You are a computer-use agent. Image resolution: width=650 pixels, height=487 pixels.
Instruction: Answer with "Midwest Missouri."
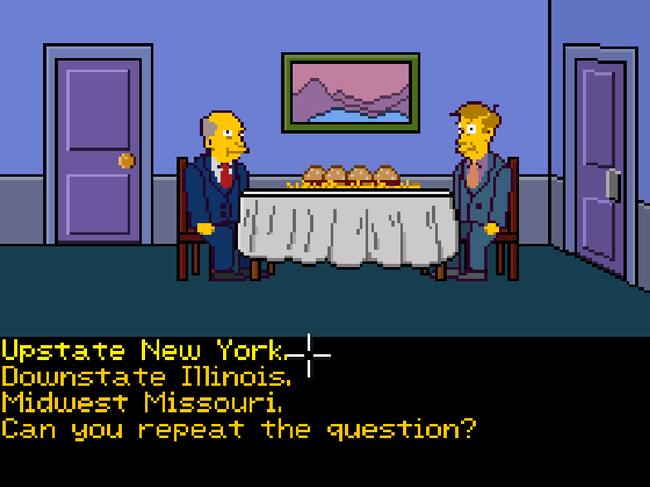pyautogui.click(x=141, y=404)
